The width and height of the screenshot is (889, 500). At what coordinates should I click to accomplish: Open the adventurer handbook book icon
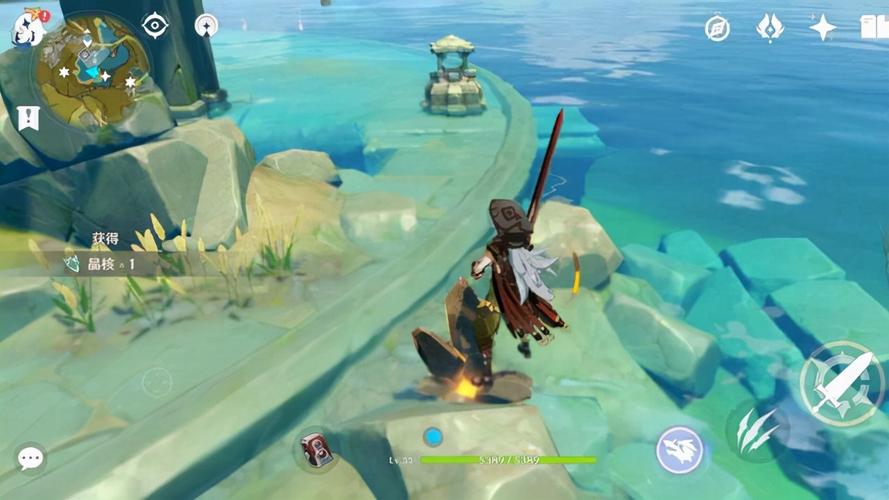[874, 28]
